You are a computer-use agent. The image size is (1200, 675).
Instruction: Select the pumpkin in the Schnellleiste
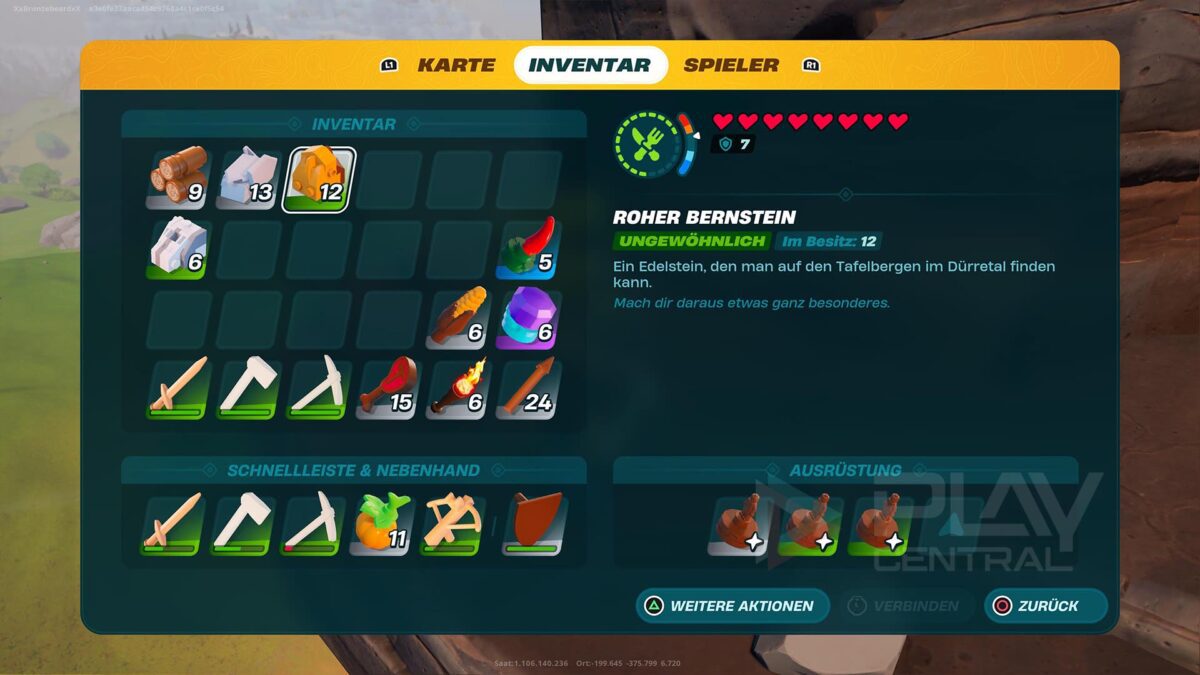click(382, 523)
